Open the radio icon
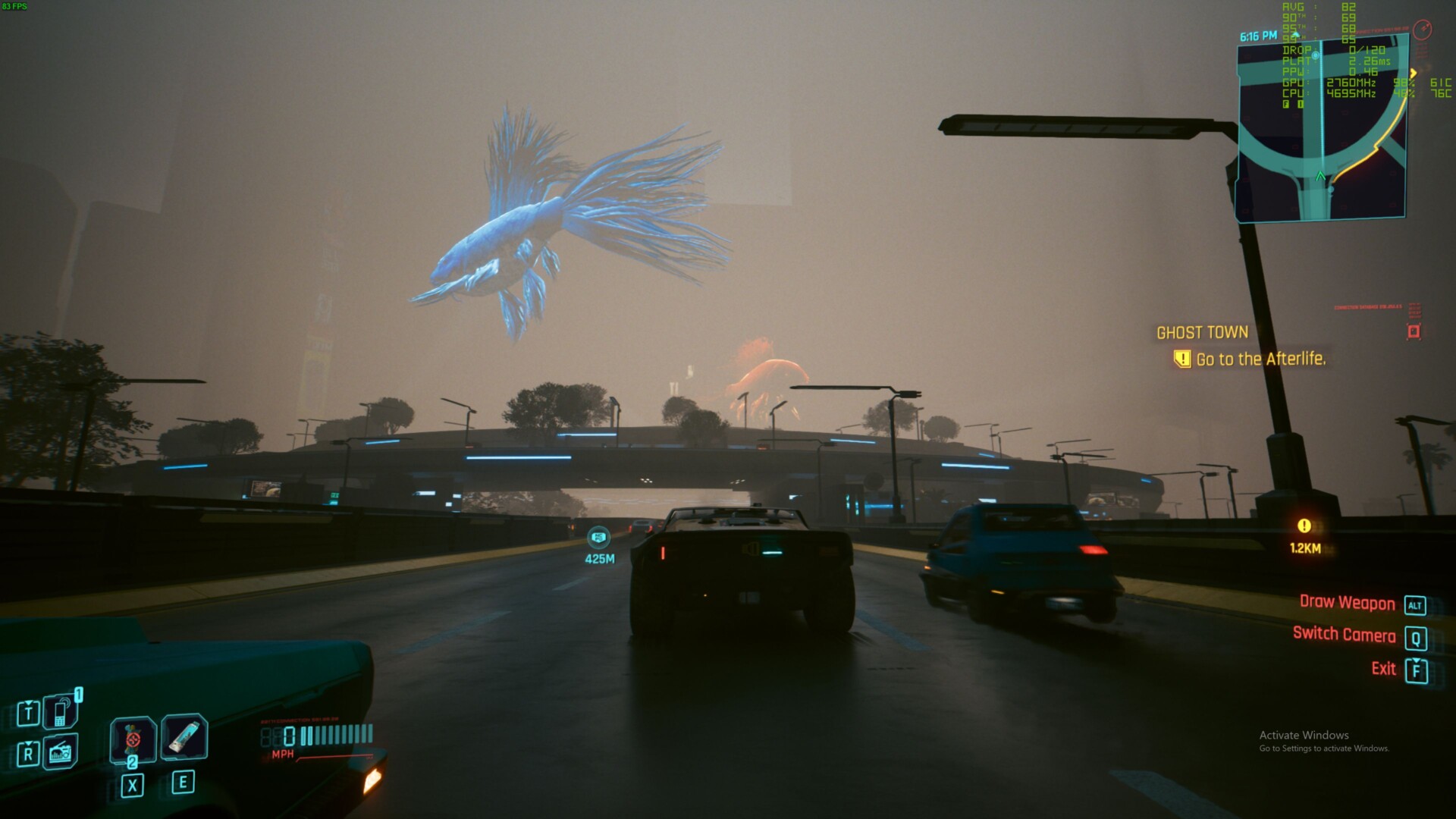 60,752
